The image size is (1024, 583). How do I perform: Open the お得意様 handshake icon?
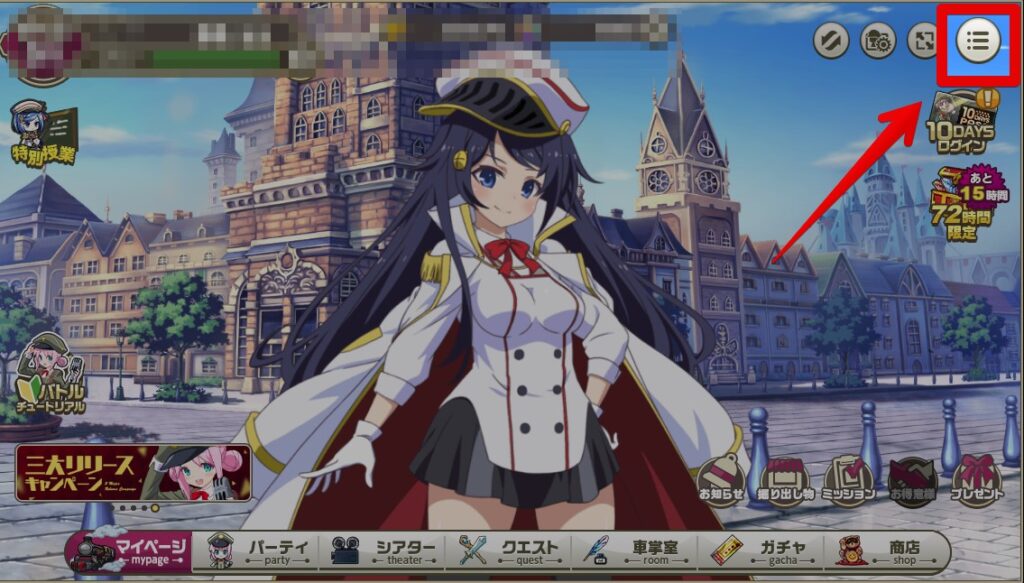pyautogui.click(x=912, y=481)
